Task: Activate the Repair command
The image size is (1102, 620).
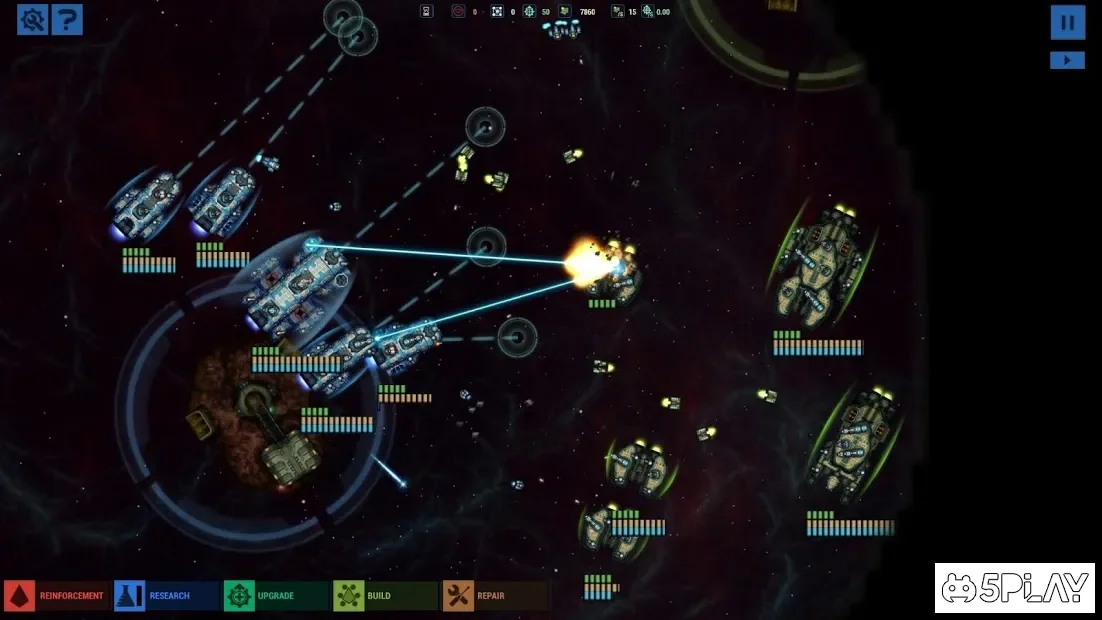Action: tap(494, 596)
